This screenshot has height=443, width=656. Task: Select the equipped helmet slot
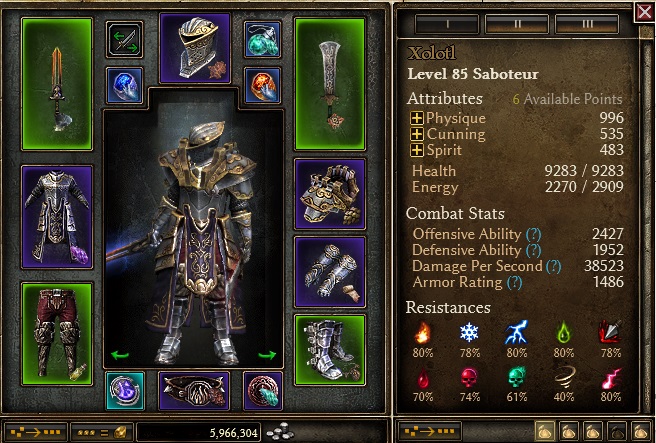tap(194, 49)
